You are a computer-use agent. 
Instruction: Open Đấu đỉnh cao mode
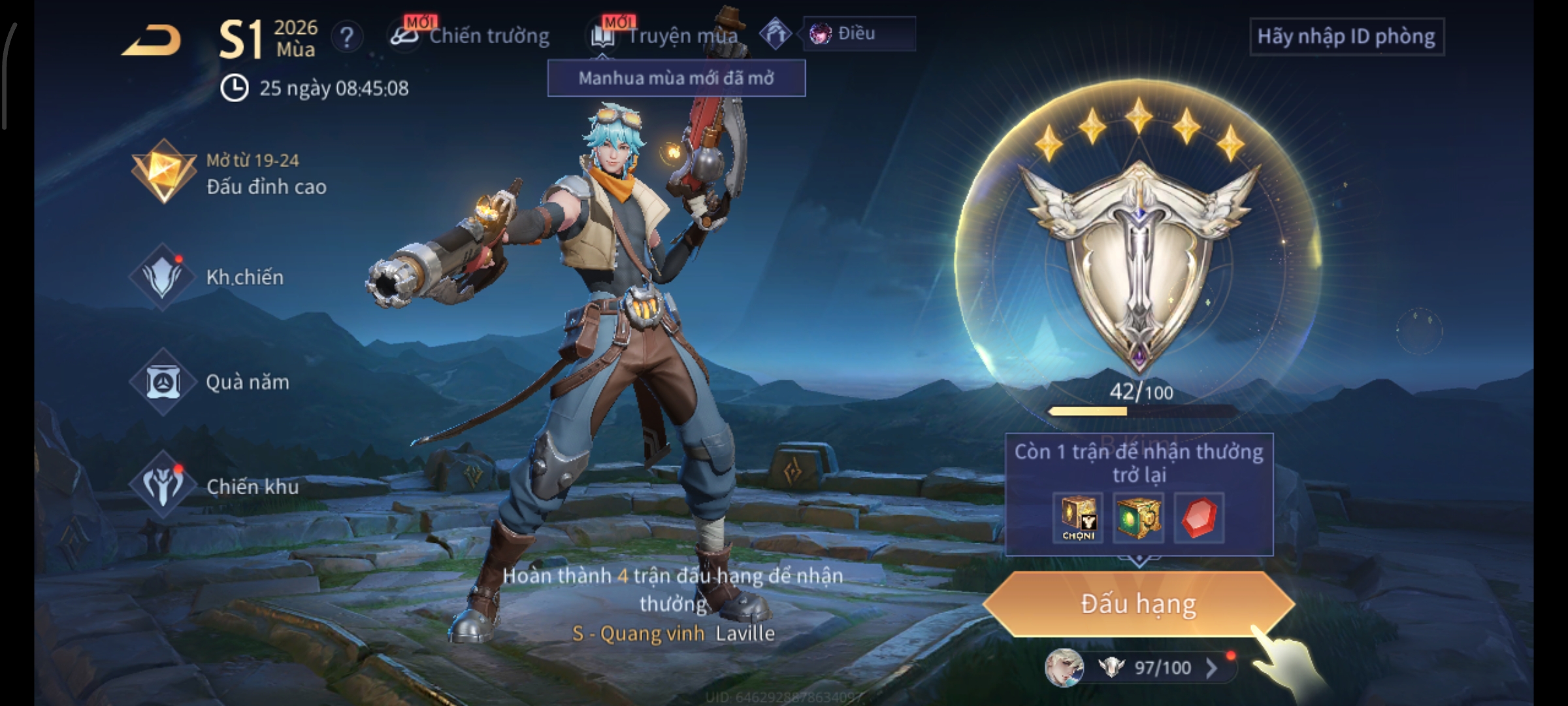point(230,174)
